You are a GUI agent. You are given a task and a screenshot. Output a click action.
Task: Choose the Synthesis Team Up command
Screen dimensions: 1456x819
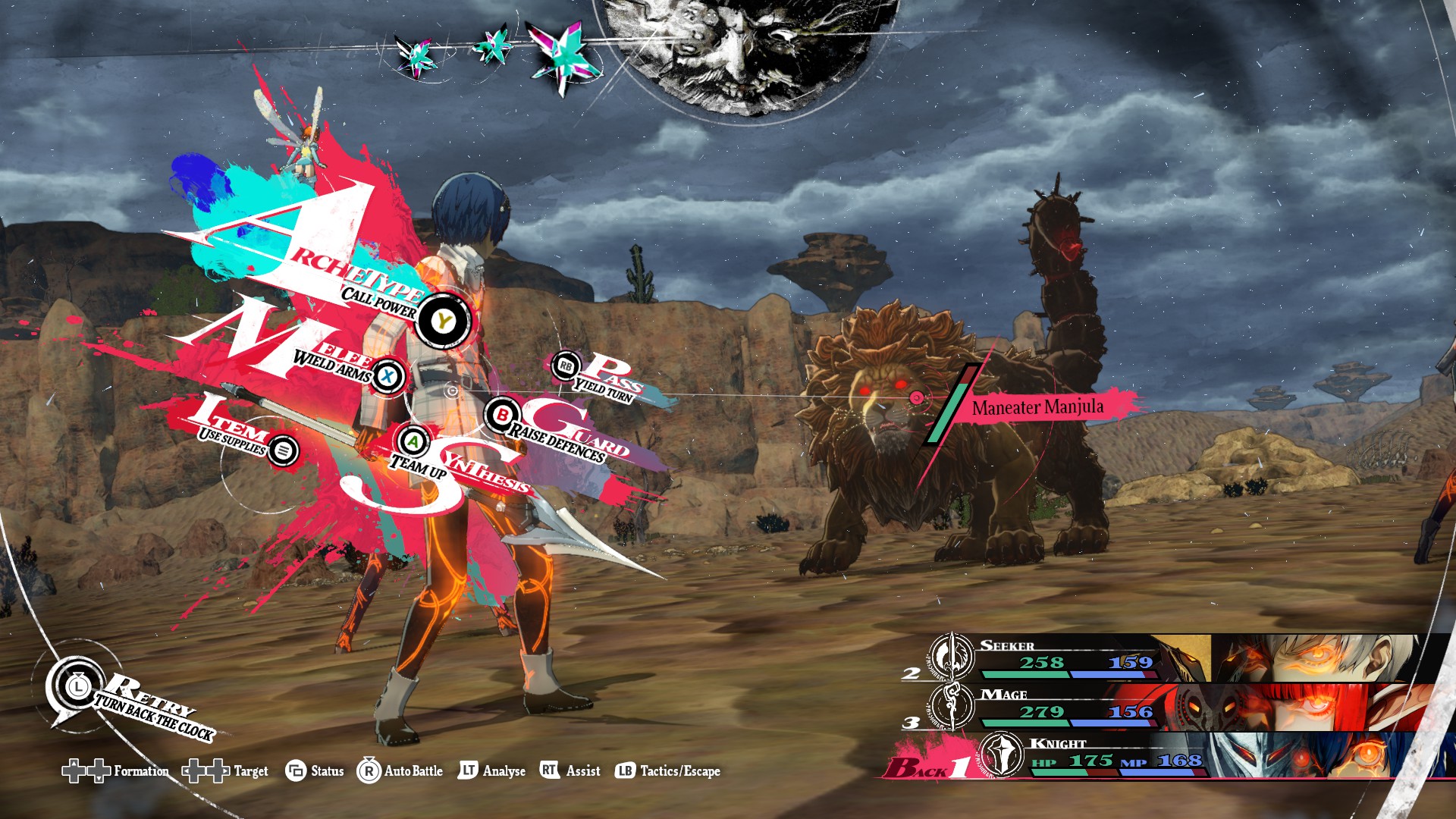(x=413, y=441)
